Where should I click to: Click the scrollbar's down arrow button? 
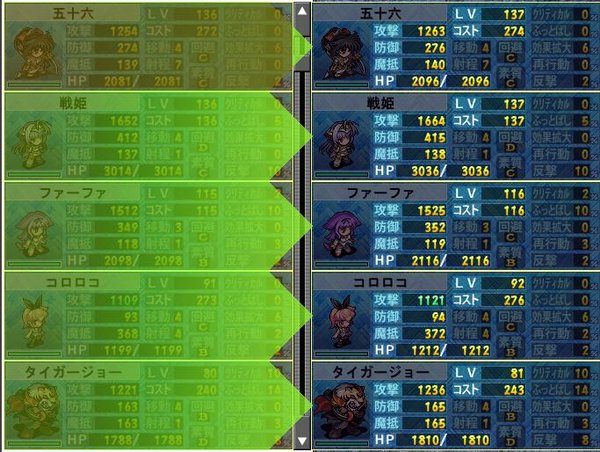[x=302, y=440]
